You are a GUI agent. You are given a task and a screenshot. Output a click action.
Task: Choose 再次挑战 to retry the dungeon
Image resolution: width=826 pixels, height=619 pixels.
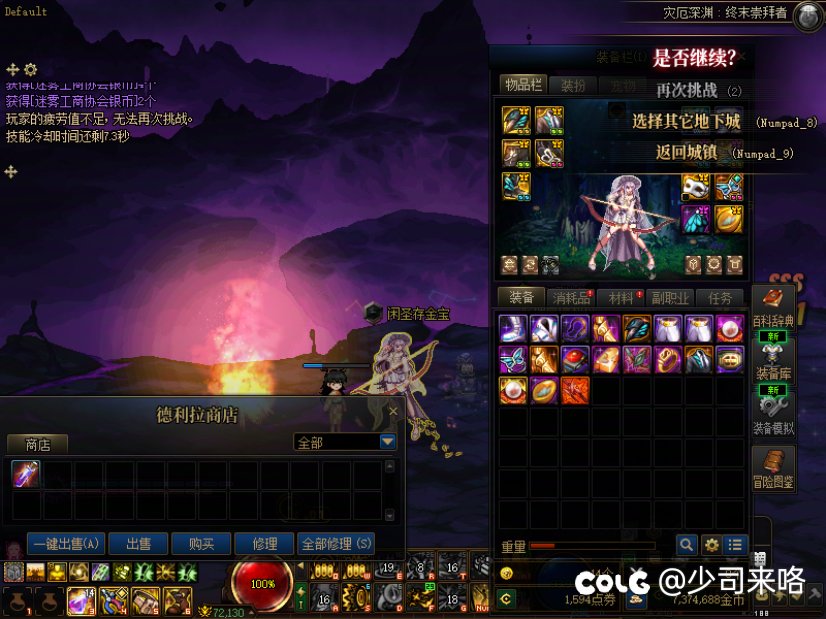(686, 90)
